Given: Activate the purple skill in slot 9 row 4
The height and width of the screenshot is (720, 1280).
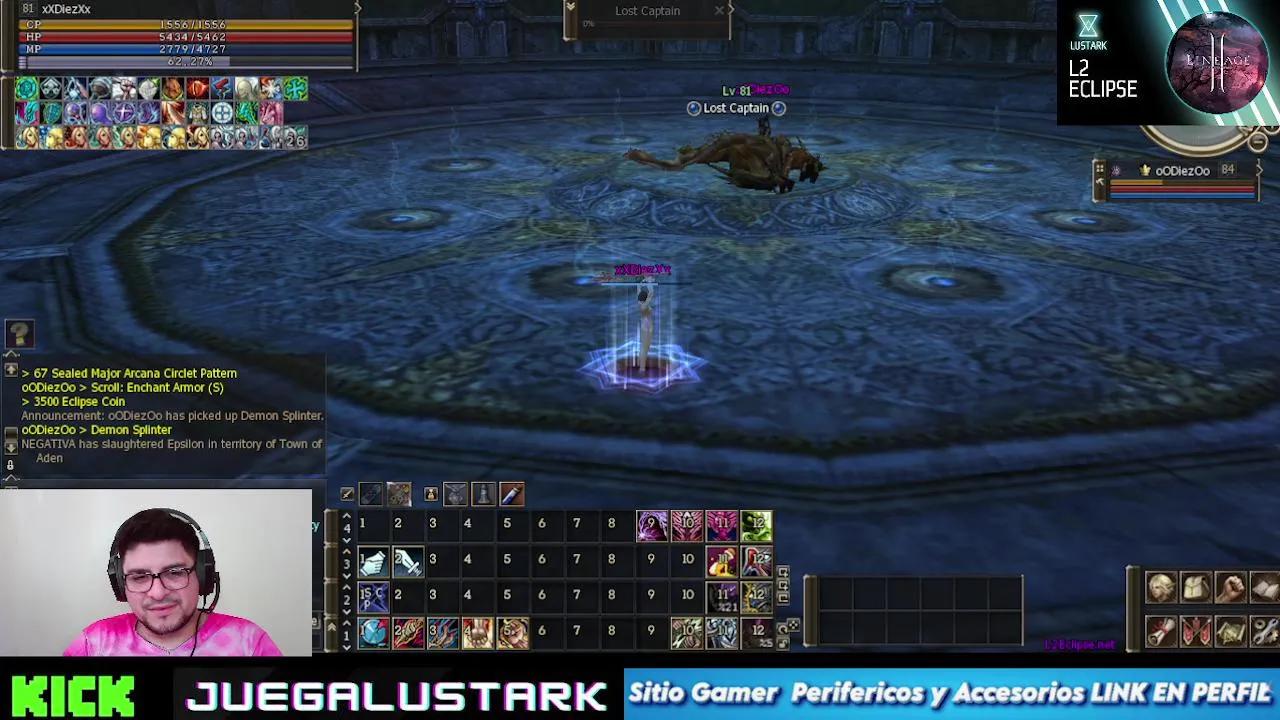Looking at the screenshot, I should pyautogui.click(x=652, y=523).
